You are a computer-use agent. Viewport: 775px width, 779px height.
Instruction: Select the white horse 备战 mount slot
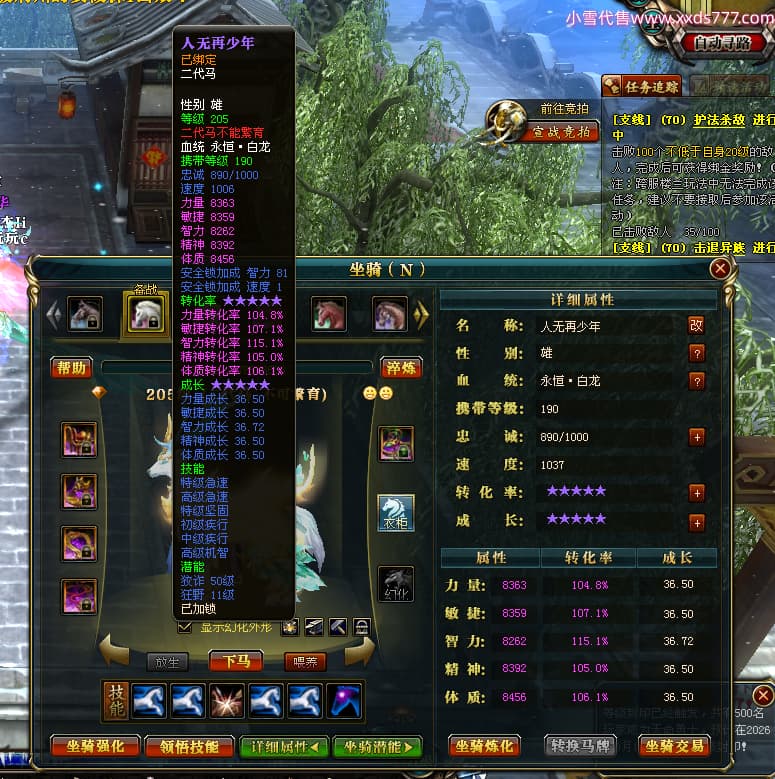147,314
